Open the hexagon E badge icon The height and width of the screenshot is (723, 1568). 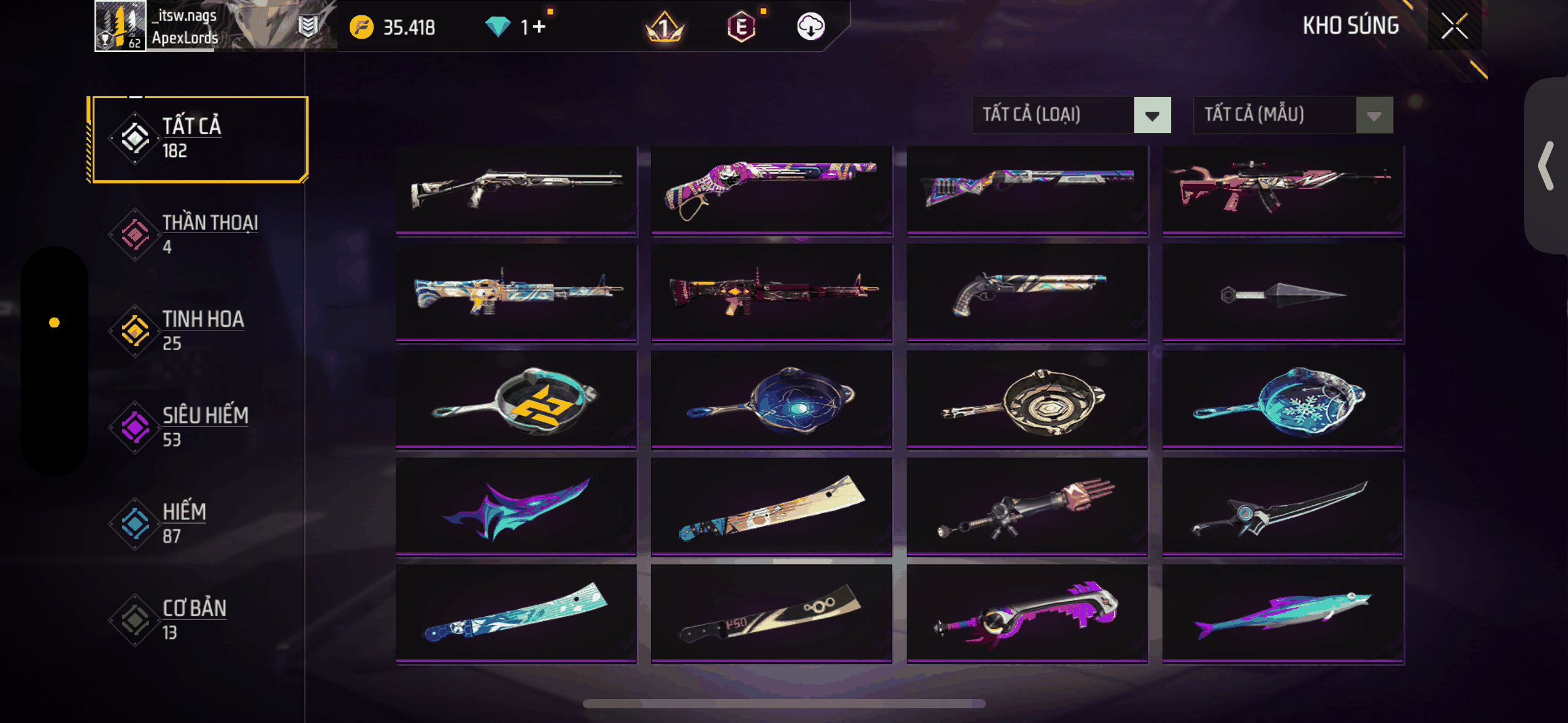pyautogui.click(x=741, y=27)
